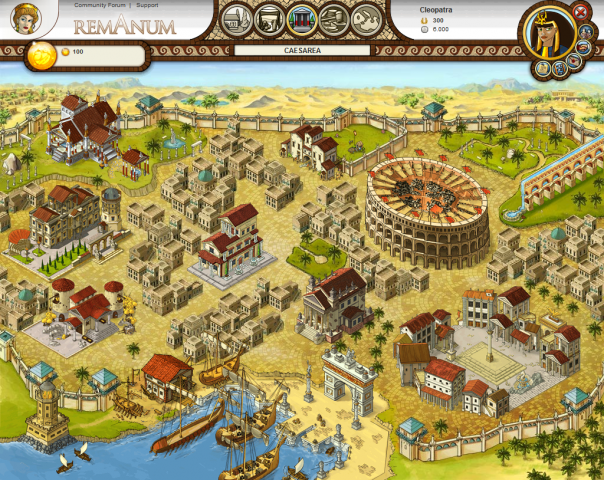Click the red X close button
The height and width of the screenshot is (480, 604).
[x=581, y=12]
